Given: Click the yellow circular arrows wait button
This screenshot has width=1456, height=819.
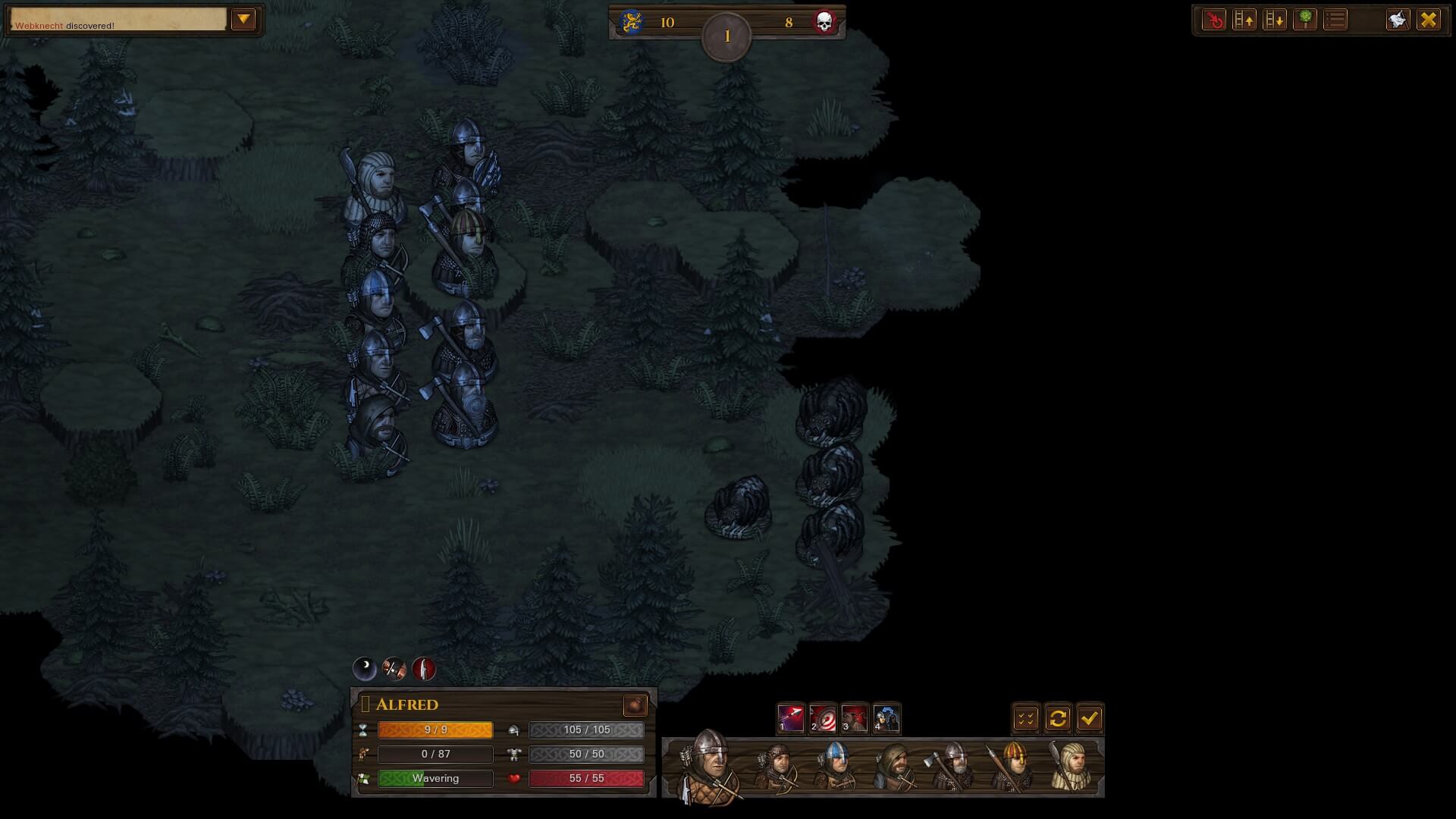Looking at the screenshot, I should click(1058, 718).
